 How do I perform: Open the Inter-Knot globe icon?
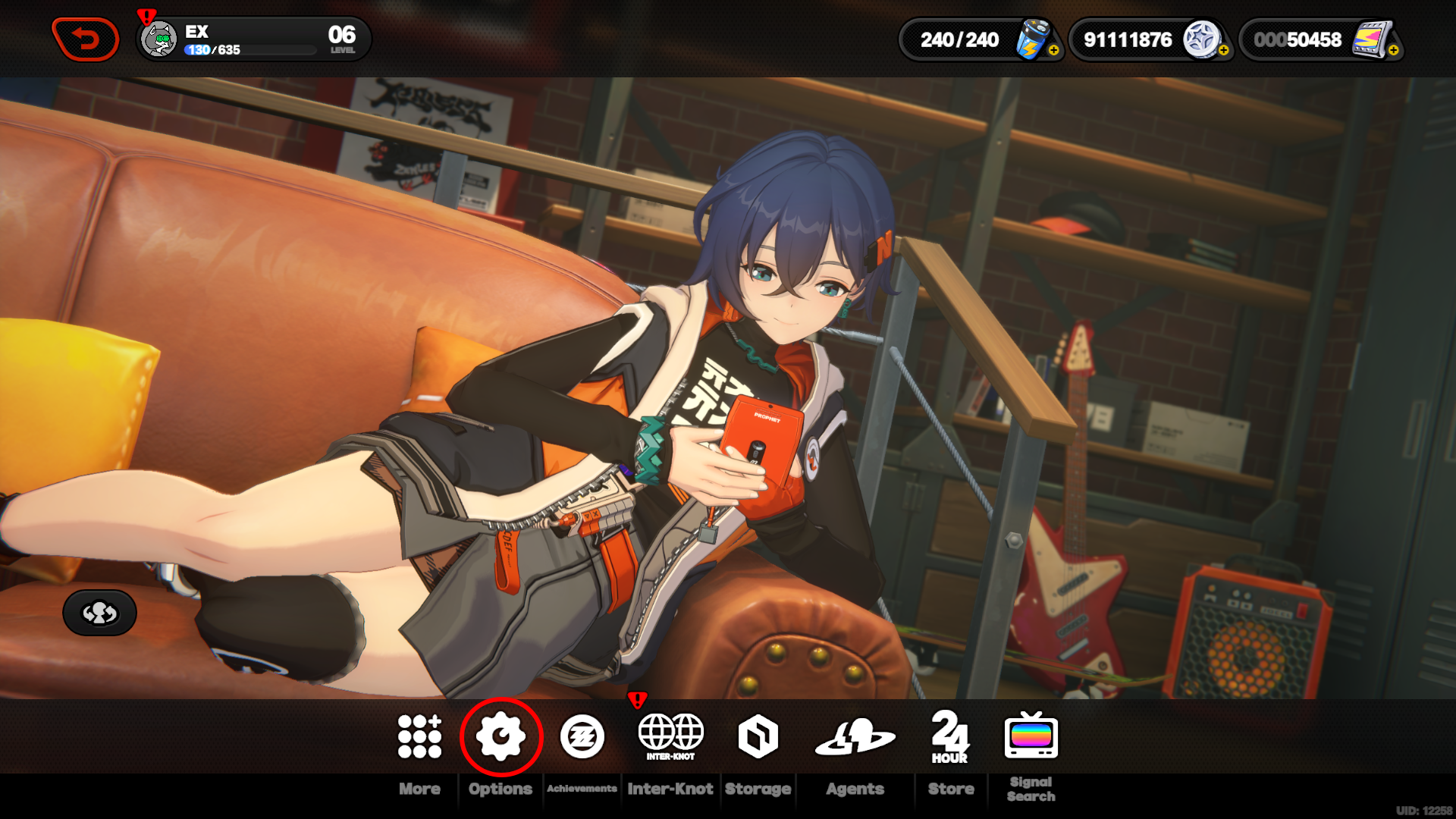670,732
